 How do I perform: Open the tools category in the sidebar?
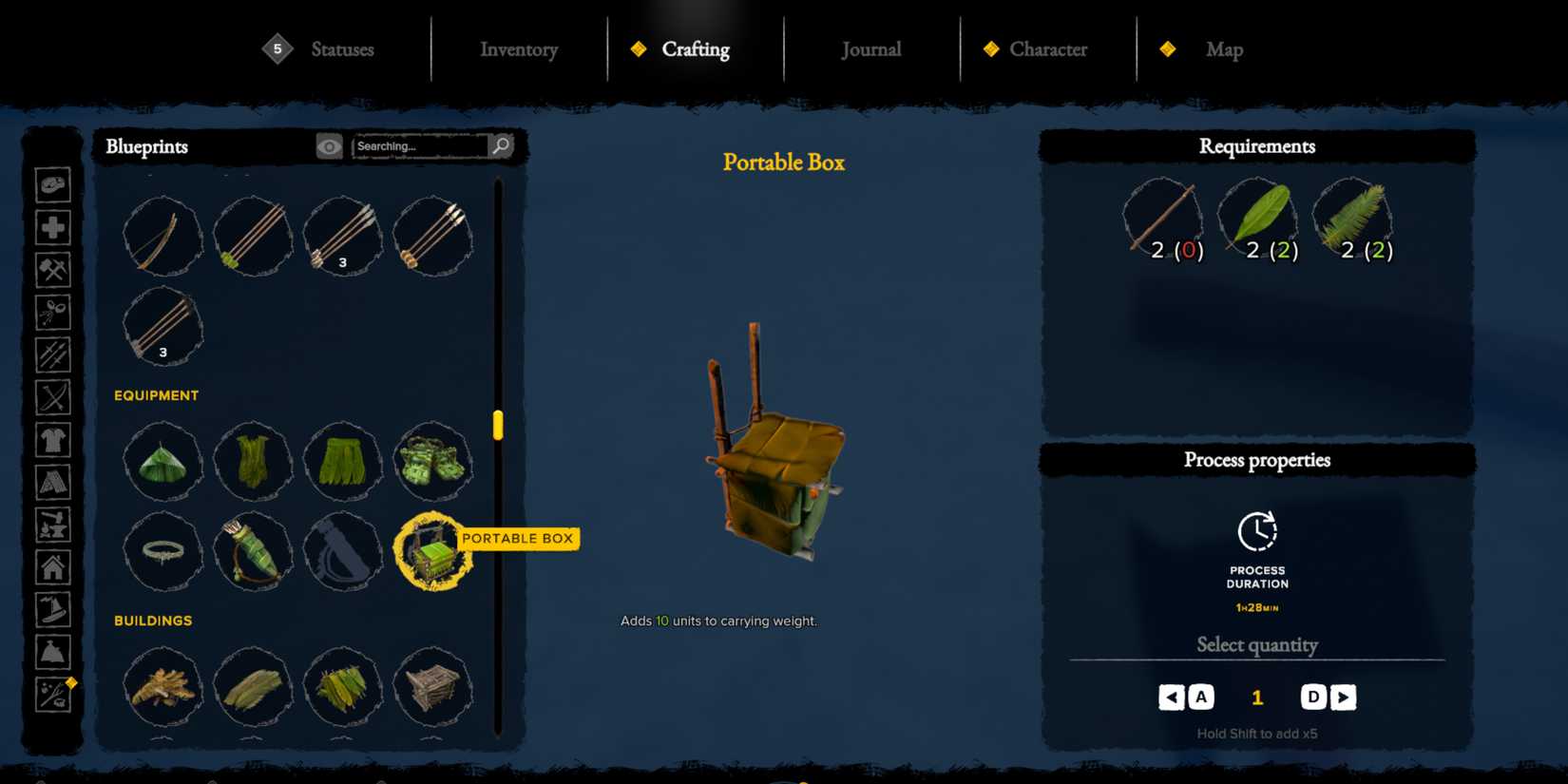pyautogui.click(x=53, y=269)
